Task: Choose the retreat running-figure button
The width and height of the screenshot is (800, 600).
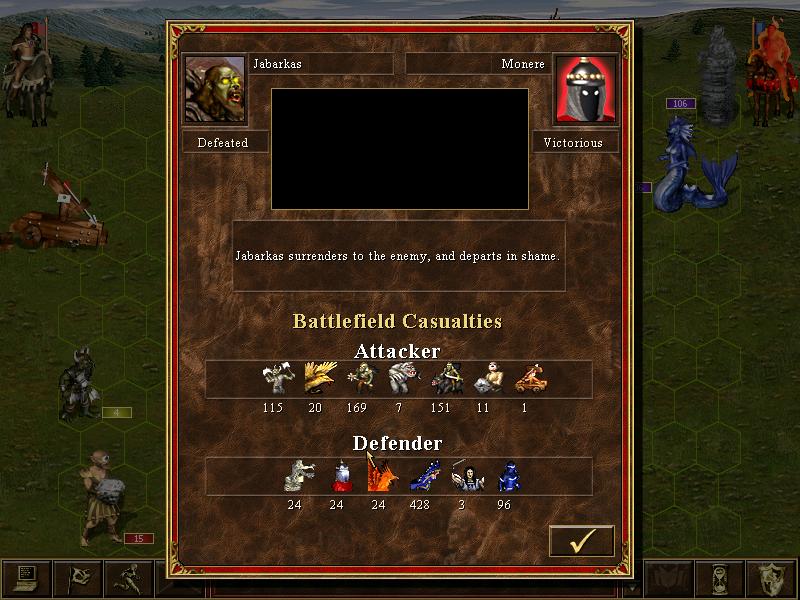Action: (x=127, y=578)
